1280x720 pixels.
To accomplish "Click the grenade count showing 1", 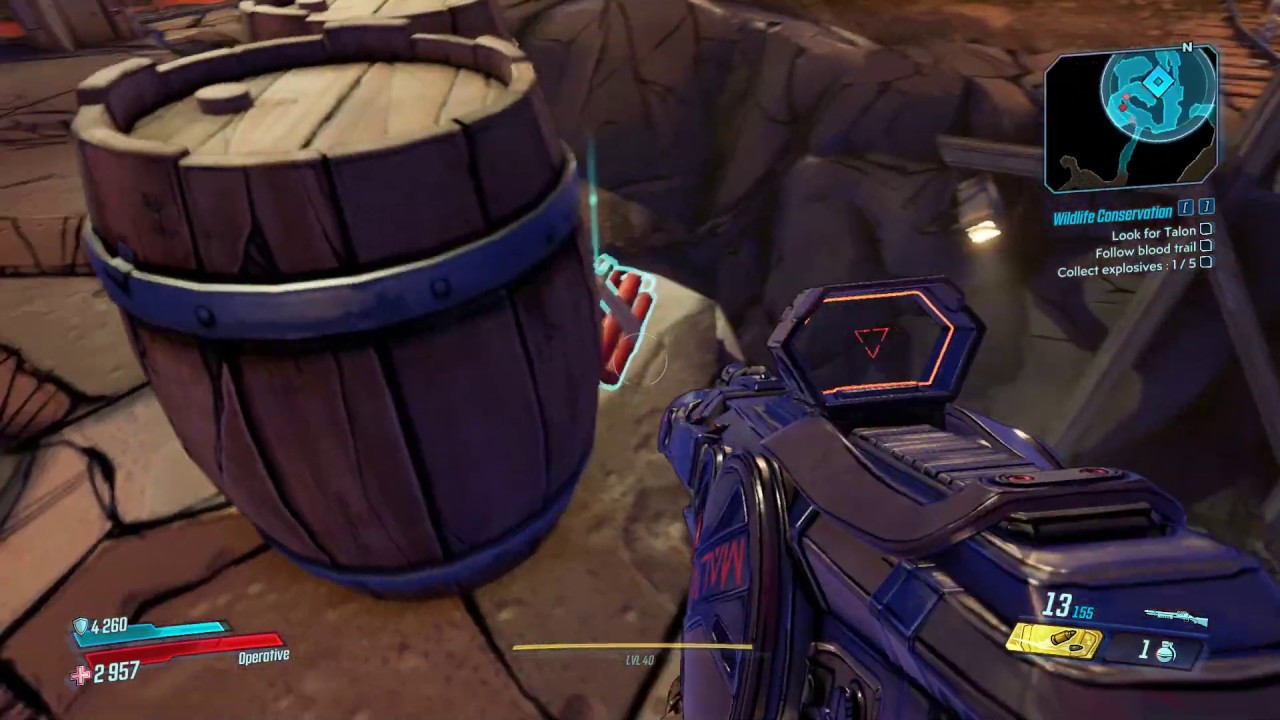I will coord(1144,649).
